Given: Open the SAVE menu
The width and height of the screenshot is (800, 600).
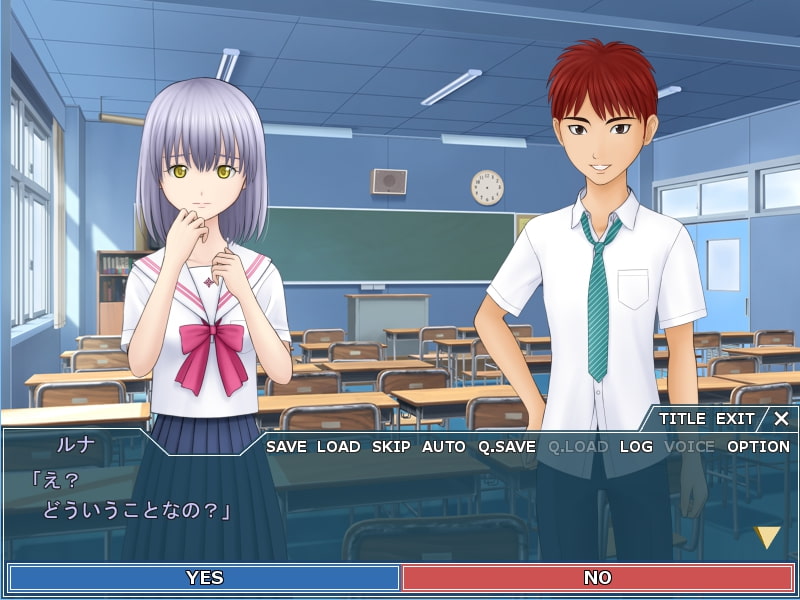Looking at the screenshot, I should click(286, 447).
